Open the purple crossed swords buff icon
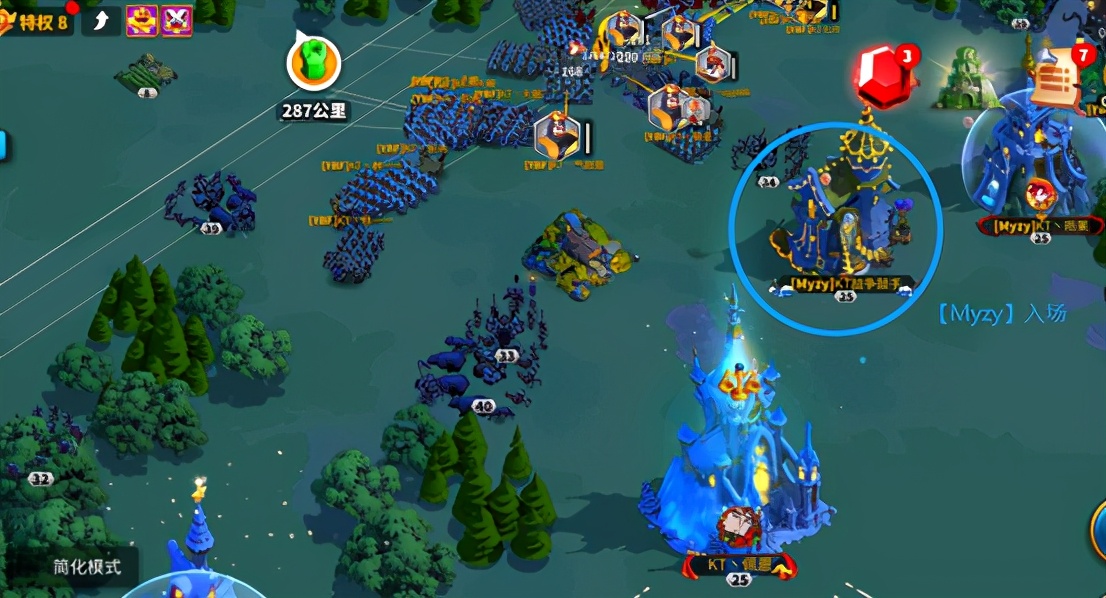Screen dimensions: 1106x598 [176, 20]
